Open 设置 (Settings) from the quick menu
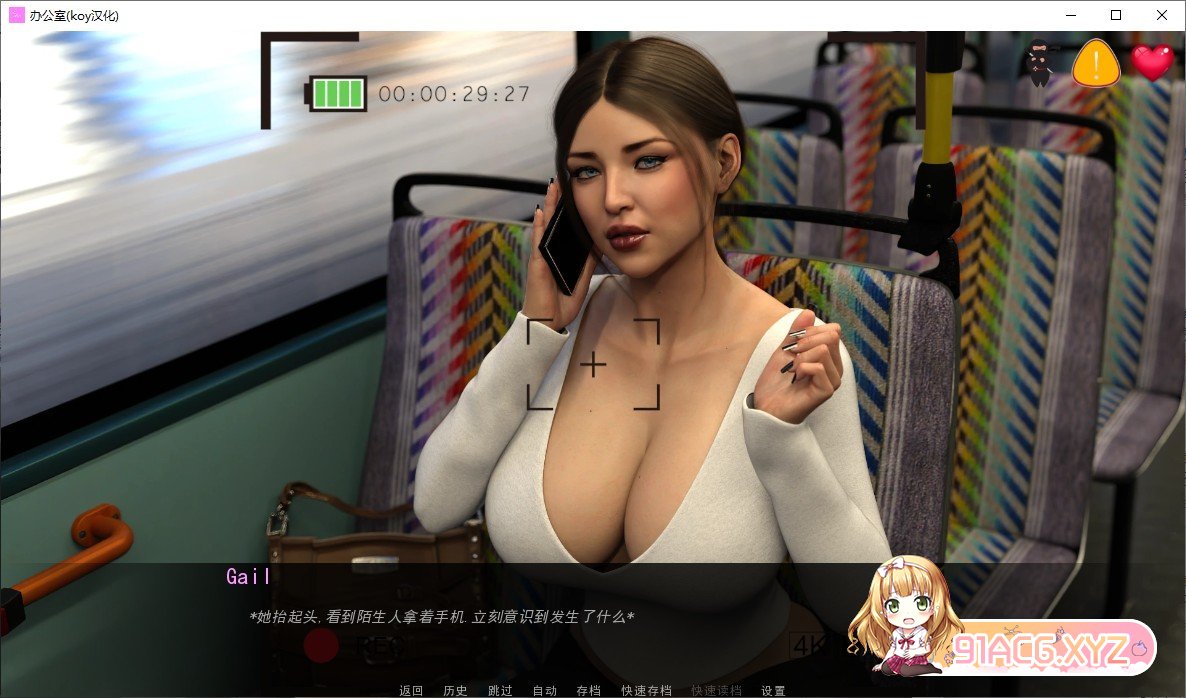Screen dimensions: 1186x698 pos(773,690)
